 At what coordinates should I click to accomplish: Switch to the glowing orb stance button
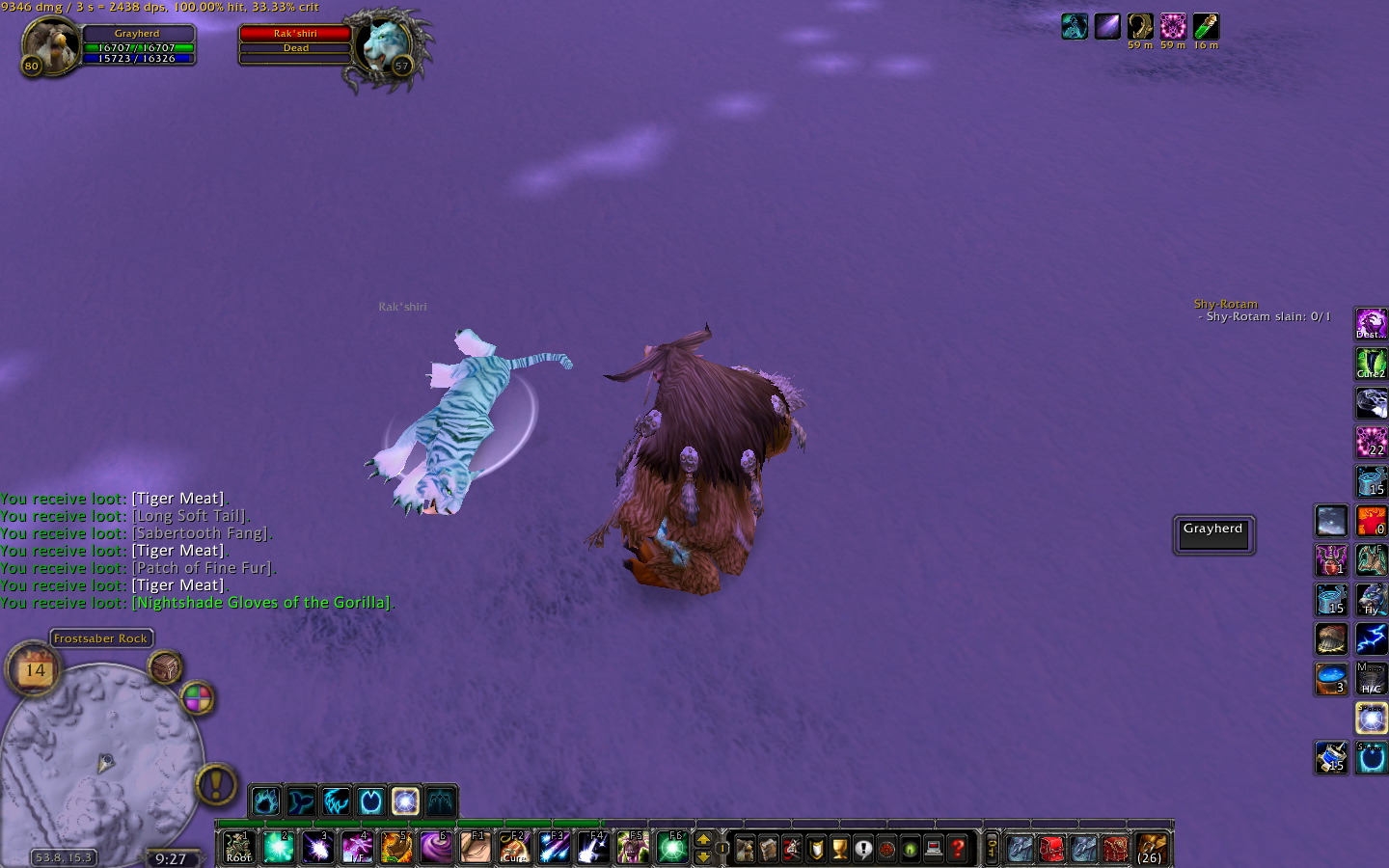pyautogui.click(x=405, y=800)
